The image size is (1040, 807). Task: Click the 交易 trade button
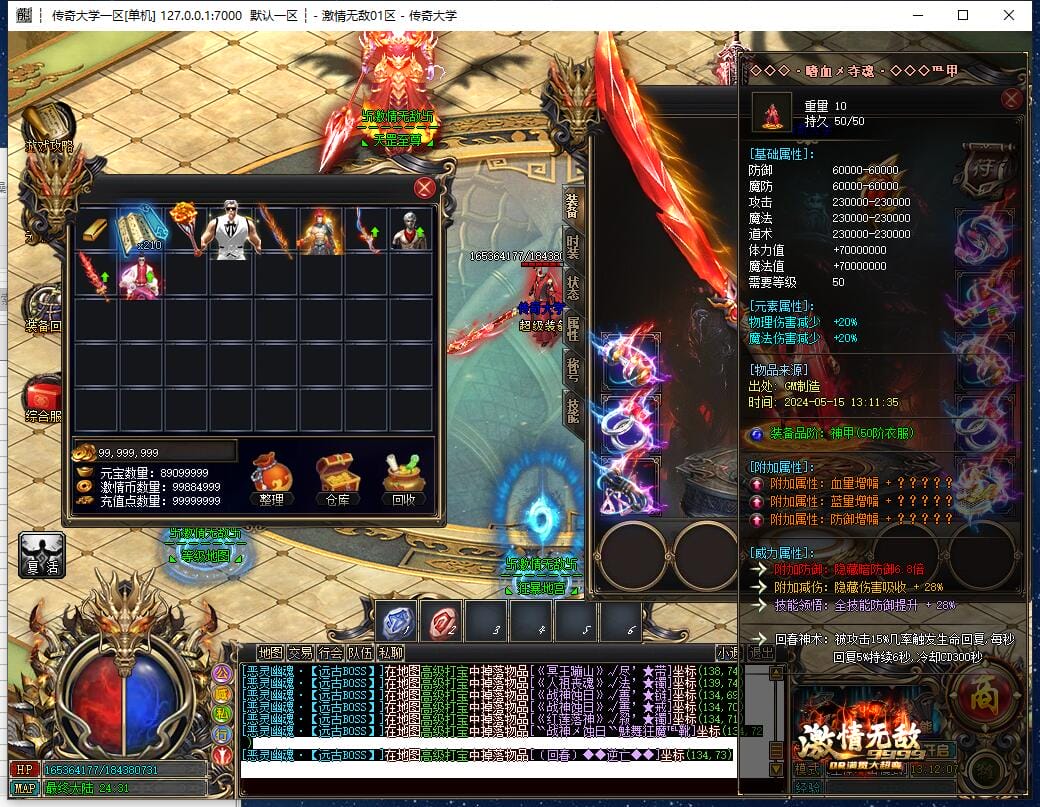tap(300, 653)
